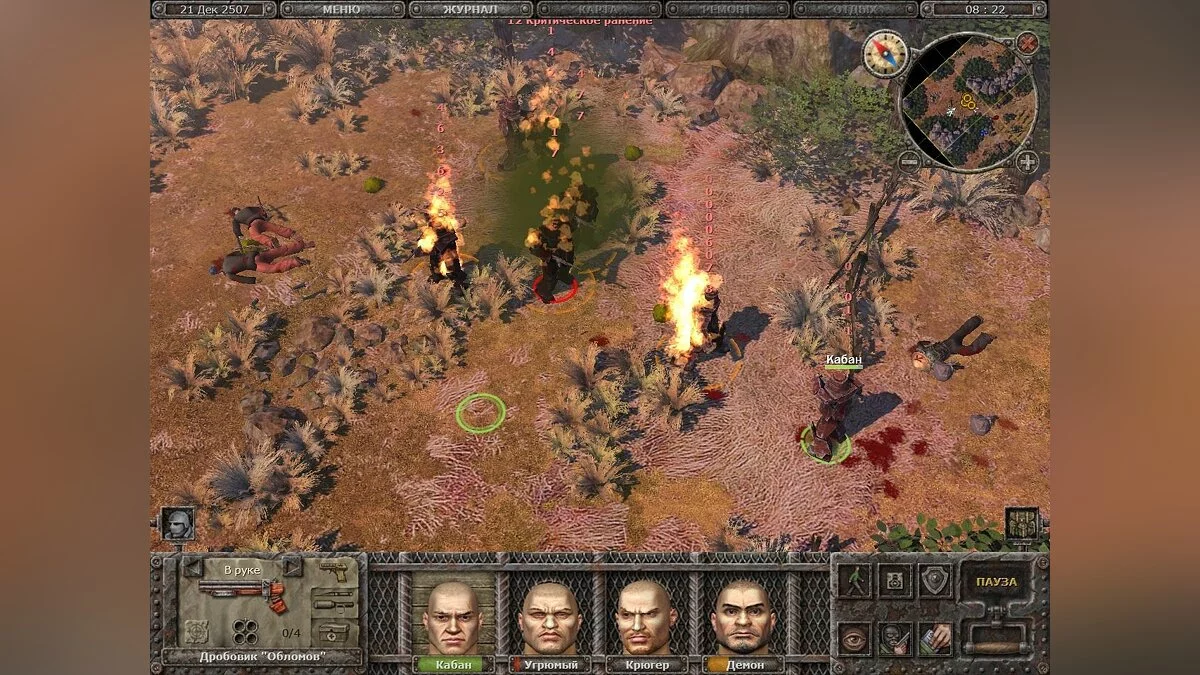Open the ЖУРНАЛ journal
This screenshot has width=1200, height=675.
coord(470,9)
